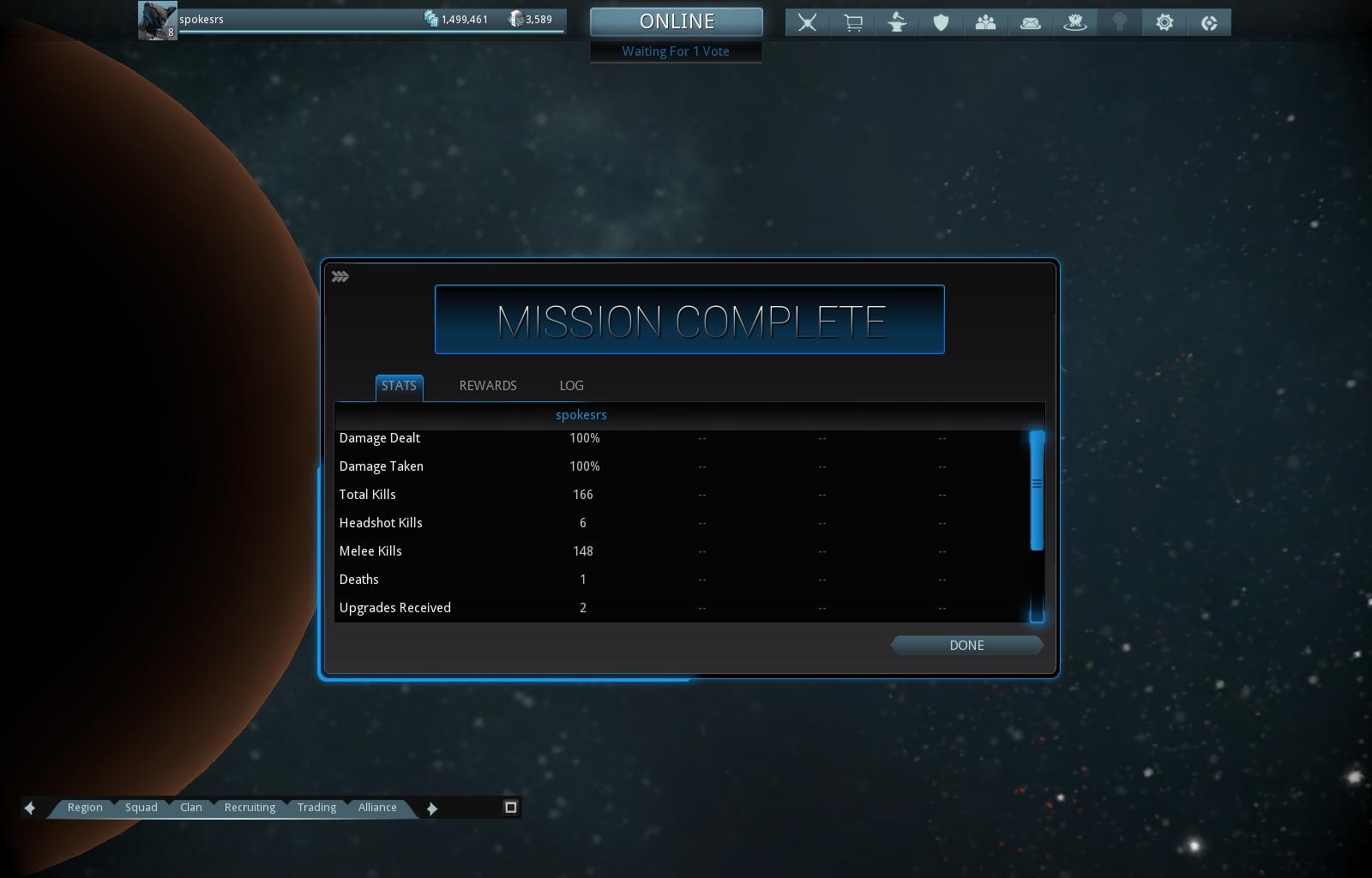This screenshot has width=1372, height=878.
Task: Open the Clan chat tab
Action: [191, 808]
